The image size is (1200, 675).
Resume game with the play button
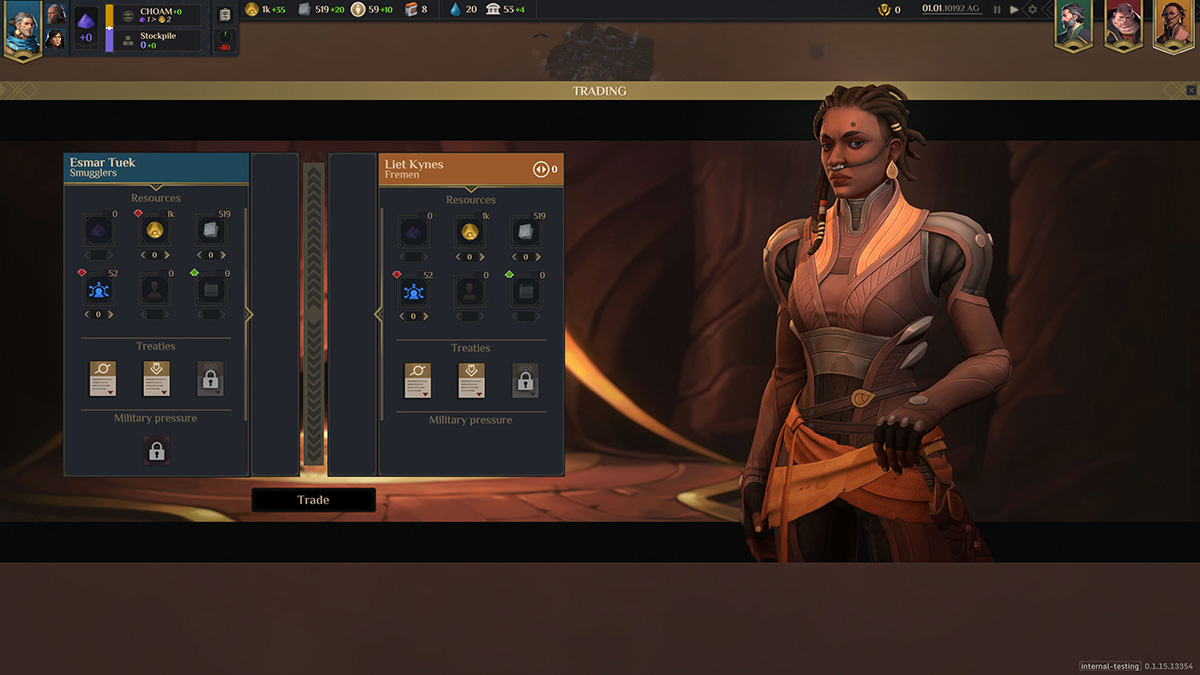click(x=1014, y=10)
